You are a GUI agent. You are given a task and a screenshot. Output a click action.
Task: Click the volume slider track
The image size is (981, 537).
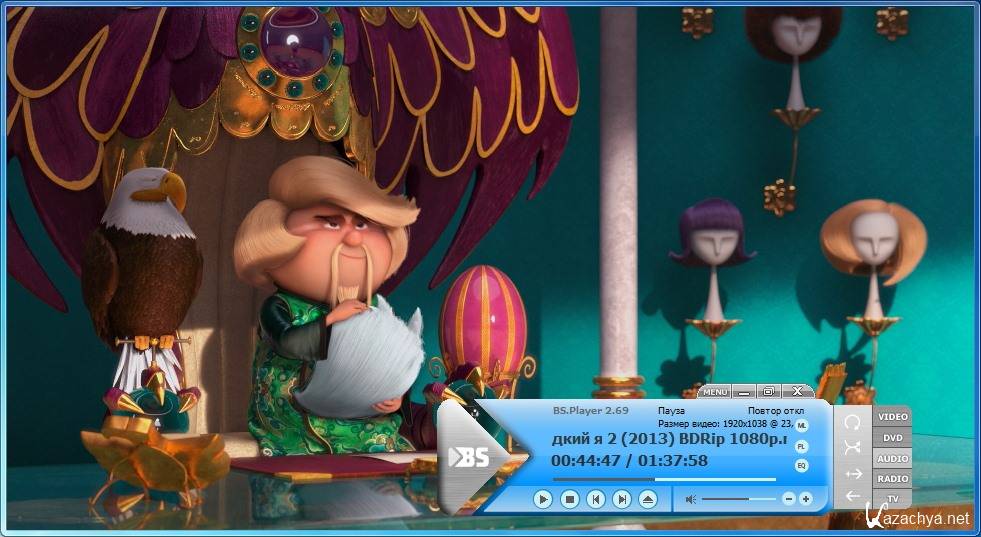[738, 498]
